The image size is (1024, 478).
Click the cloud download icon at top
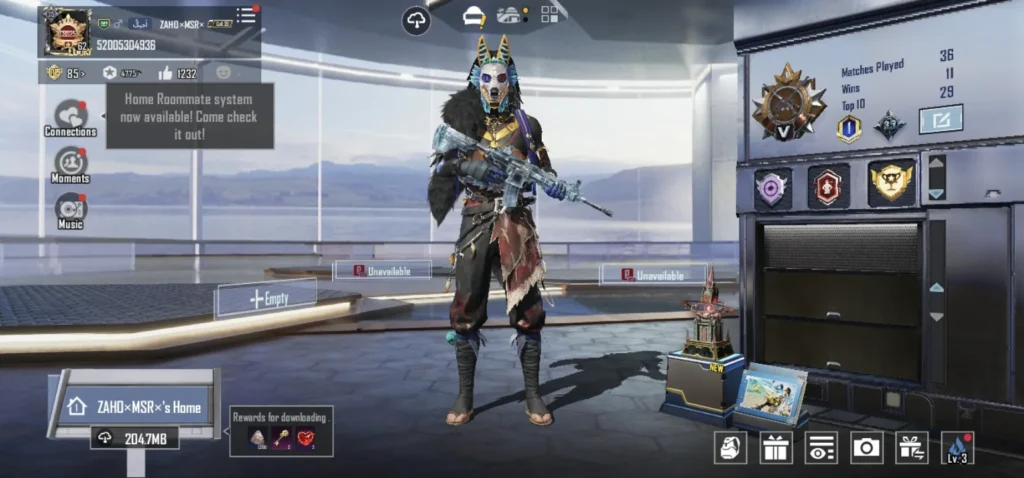point(416,19)
